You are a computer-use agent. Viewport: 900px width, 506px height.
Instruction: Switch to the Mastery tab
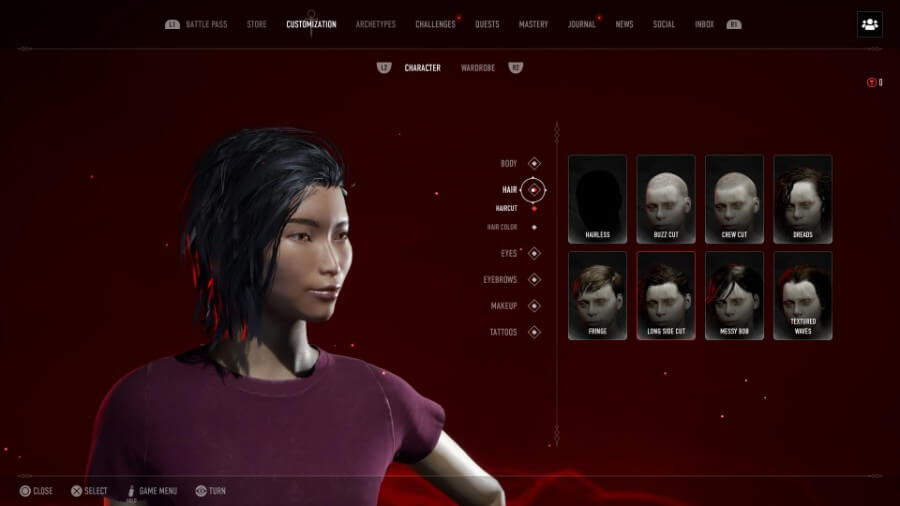pyautogui.click(x=533, y=24)
